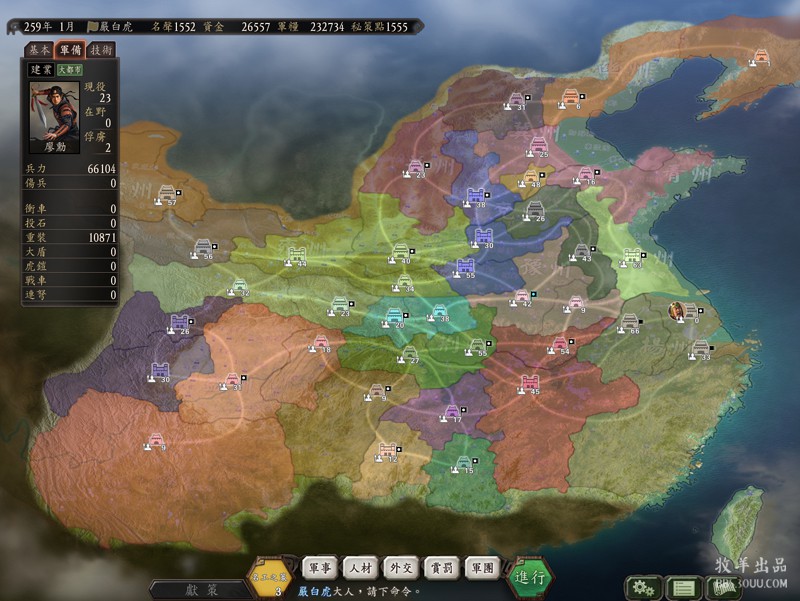The height and width of the screenshot is (601, 800).
Task: Select the city marker numbered 45
Action: 531,383
